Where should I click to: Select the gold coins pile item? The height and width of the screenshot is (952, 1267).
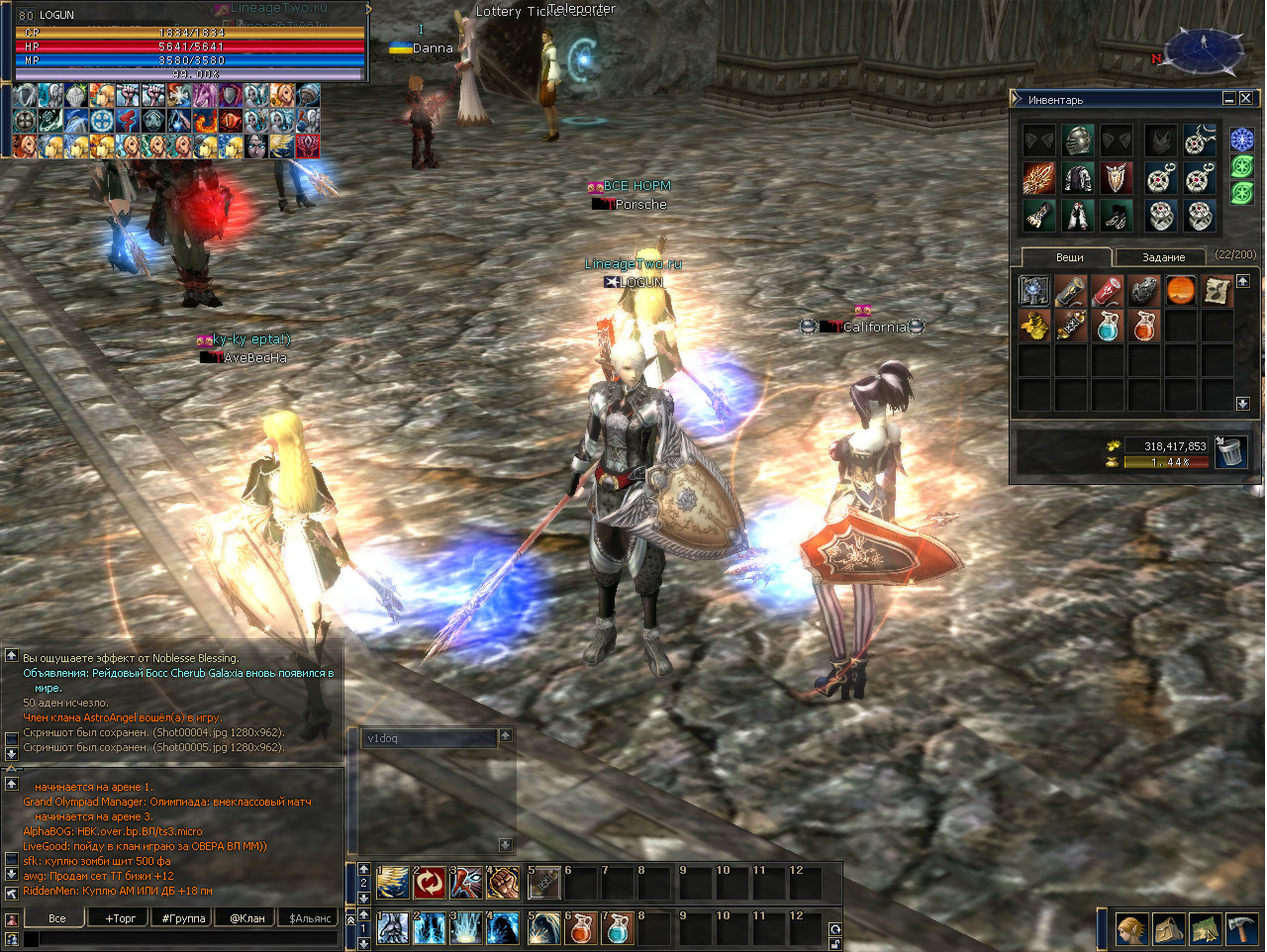point(1034,327)
